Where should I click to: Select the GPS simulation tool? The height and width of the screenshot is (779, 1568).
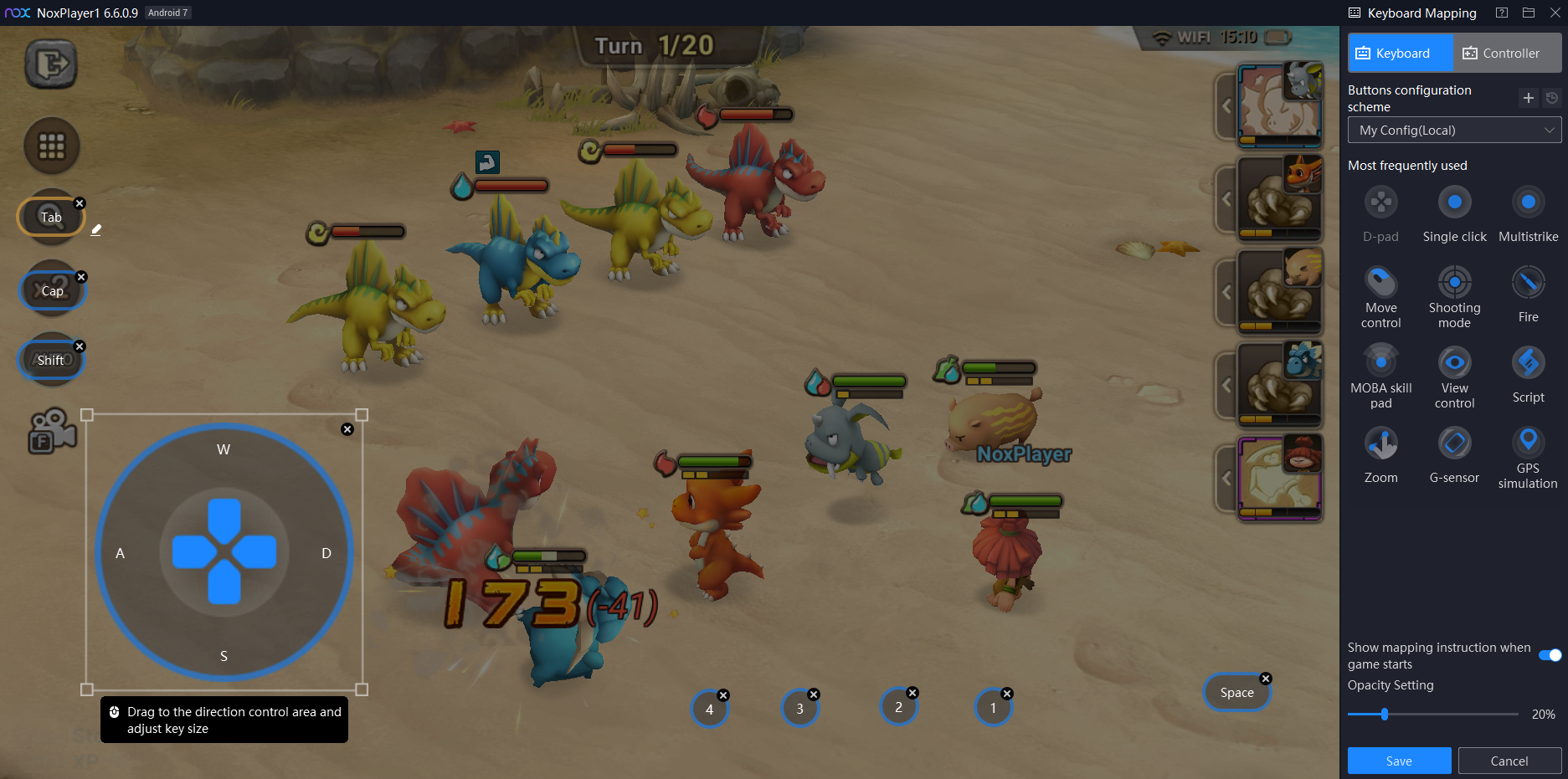click(1528, 443)
